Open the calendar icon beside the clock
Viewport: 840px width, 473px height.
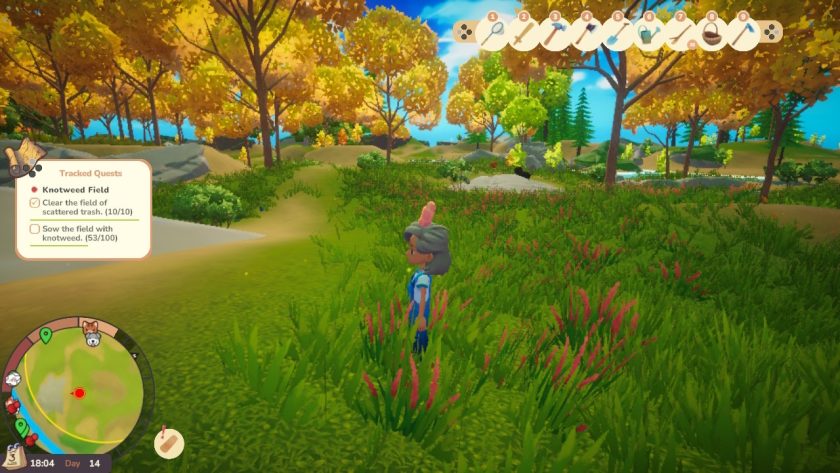(15, 459)
